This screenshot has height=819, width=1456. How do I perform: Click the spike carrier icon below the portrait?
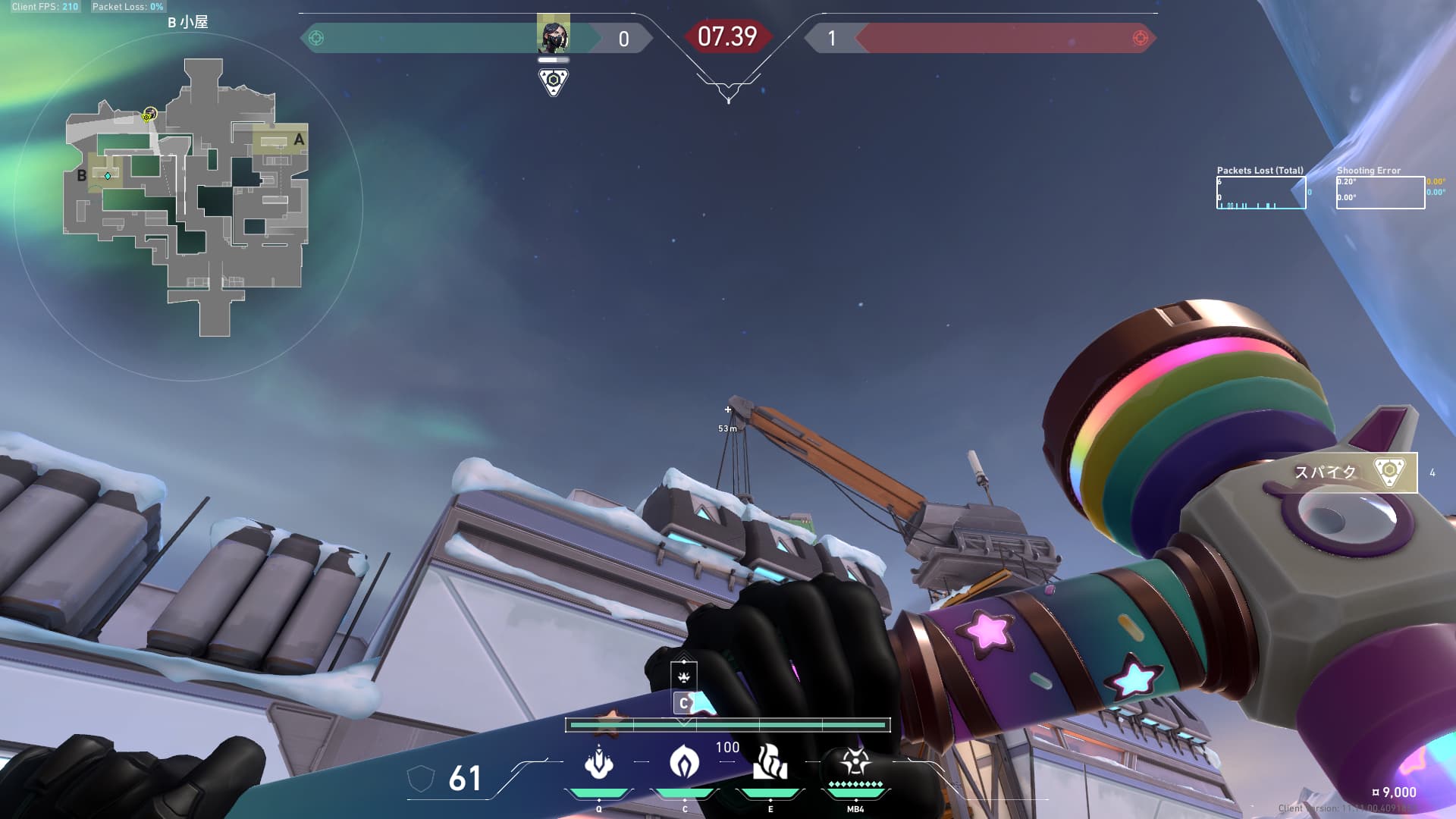coord(553,81)
